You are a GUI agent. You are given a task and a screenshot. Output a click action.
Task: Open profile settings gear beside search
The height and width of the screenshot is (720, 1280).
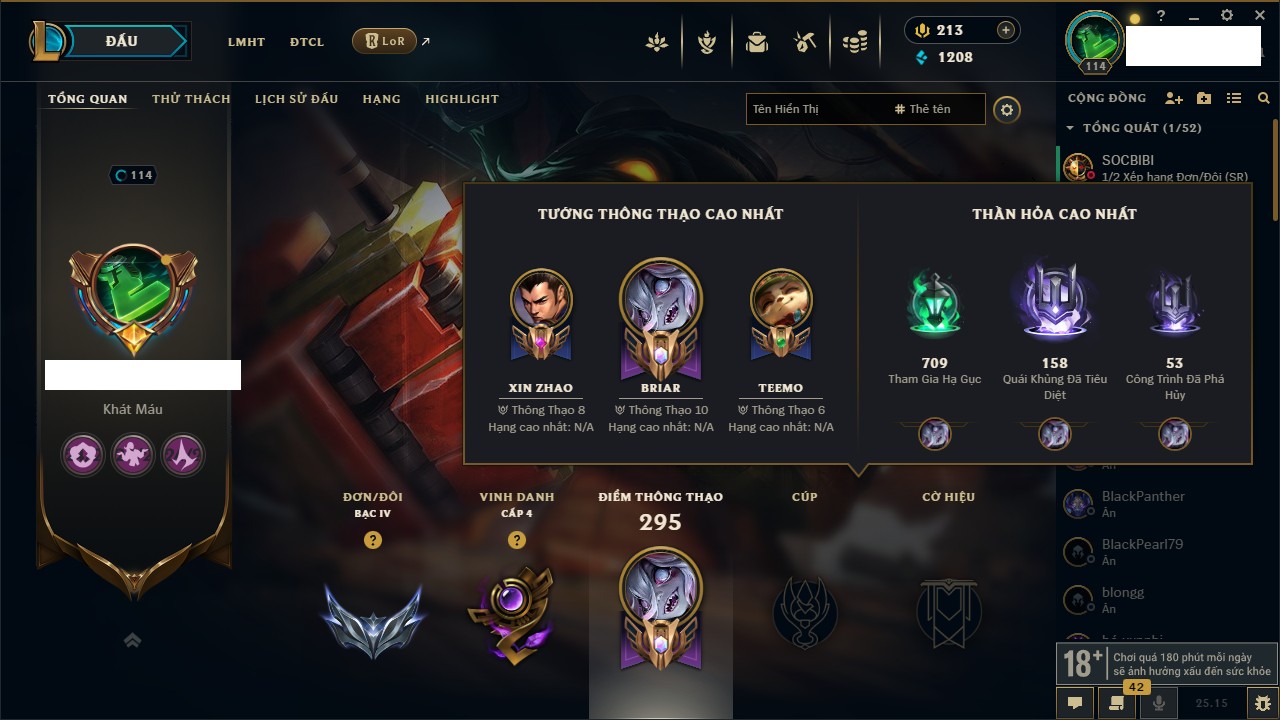coord(1007,109)
